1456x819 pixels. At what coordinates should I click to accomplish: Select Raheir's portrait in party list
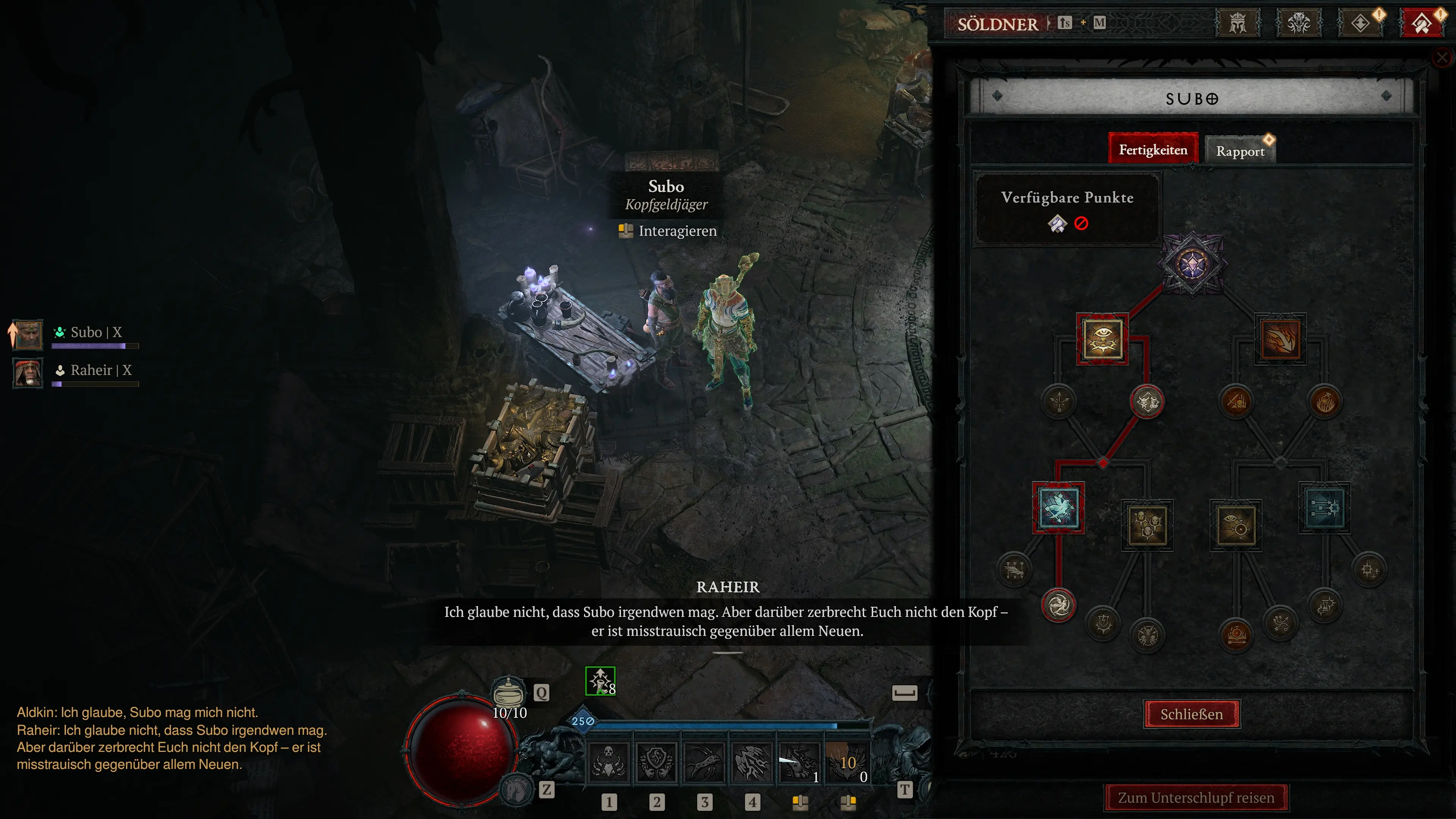click(28, 372)
